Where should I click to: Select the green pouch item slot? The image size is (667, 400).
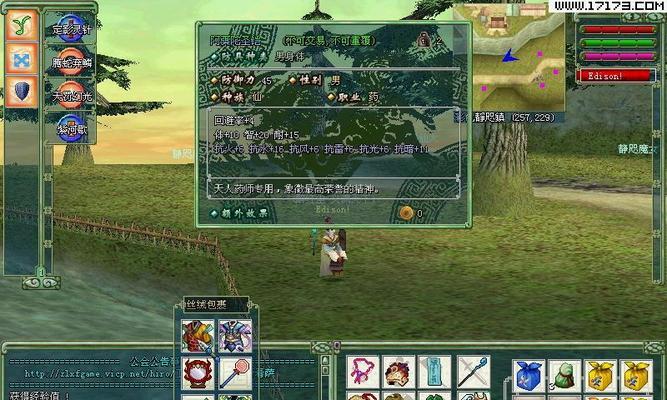coord(565,375)
